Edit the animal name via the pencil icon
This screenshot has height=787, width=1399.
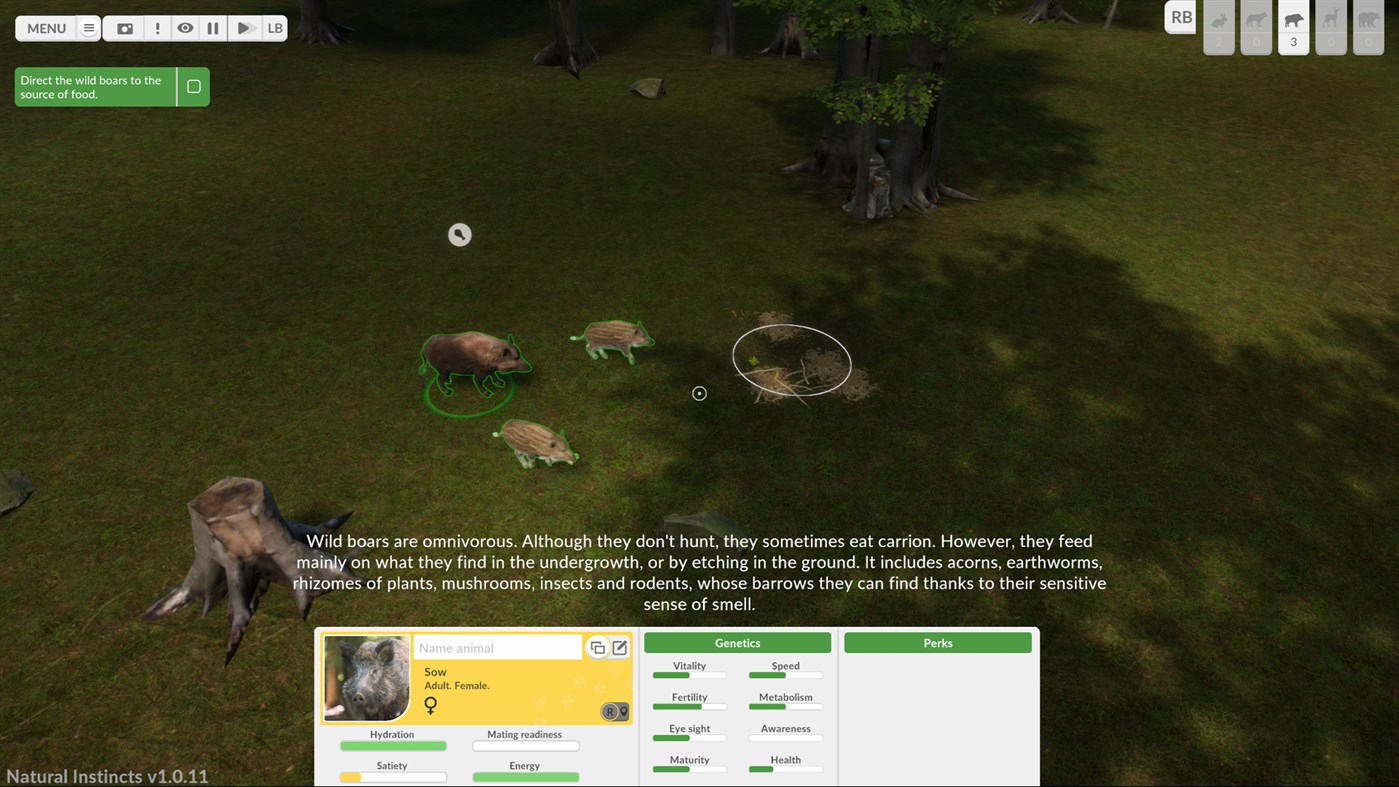(x=620, y=648)
